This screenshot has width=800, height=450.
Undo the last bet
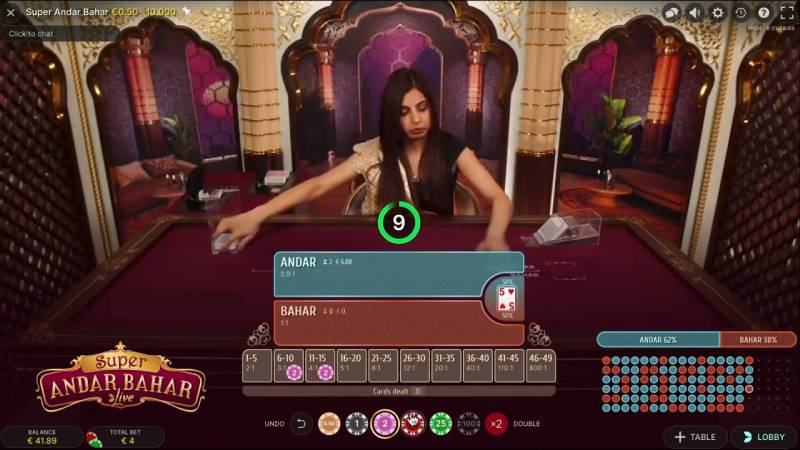pyautogui.click(x=301, y=423)
